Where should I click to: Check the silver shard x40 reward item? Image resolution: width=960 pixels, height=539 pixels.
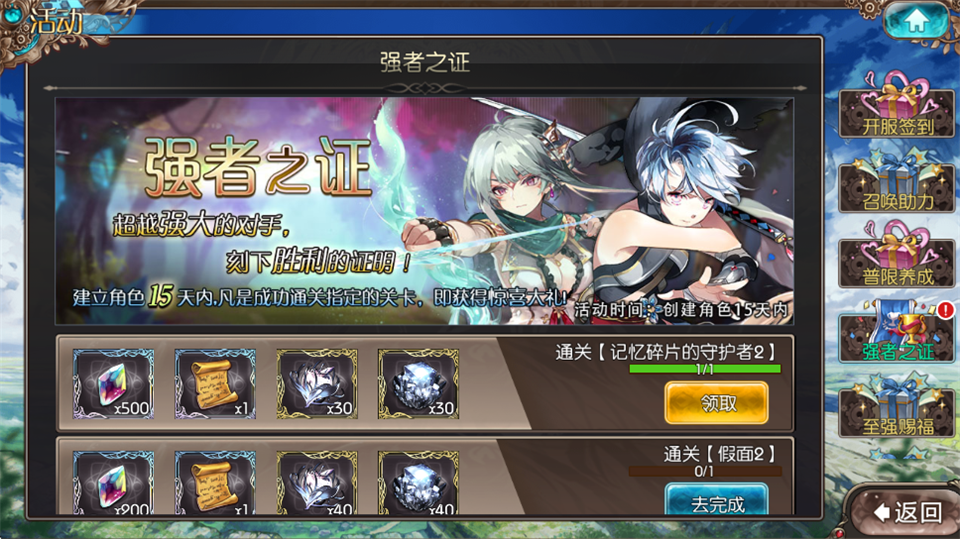[317, 484]
